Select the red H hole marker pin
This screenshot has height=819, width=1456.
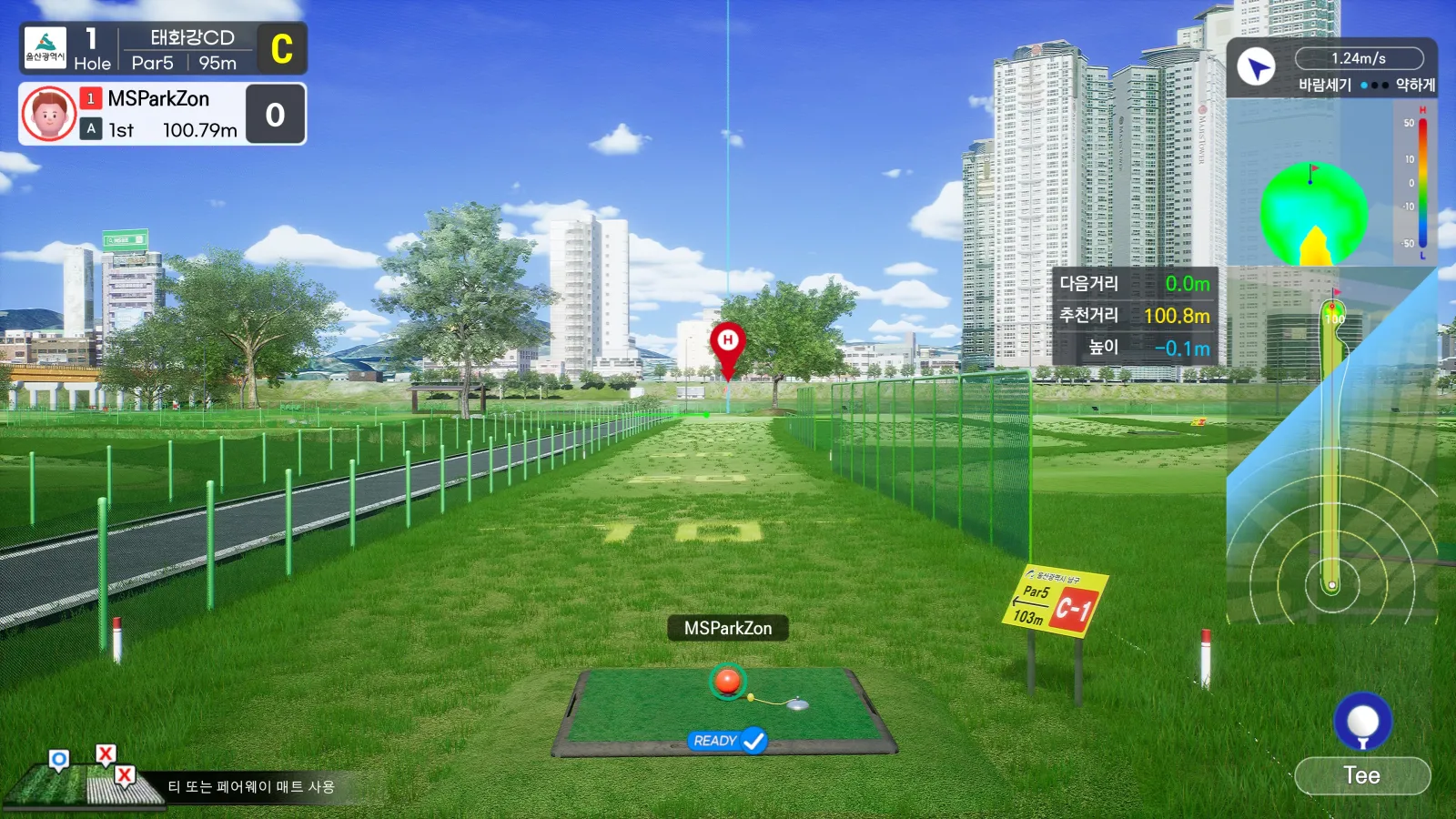[x=727, y=346]
